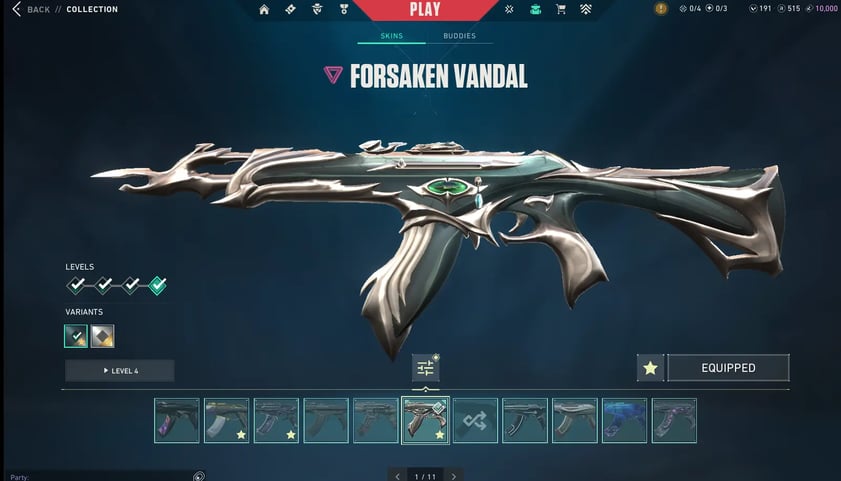Toggle the favorite star beside Equipped
This screenshot has height=481, width=841.
(650, 368)
